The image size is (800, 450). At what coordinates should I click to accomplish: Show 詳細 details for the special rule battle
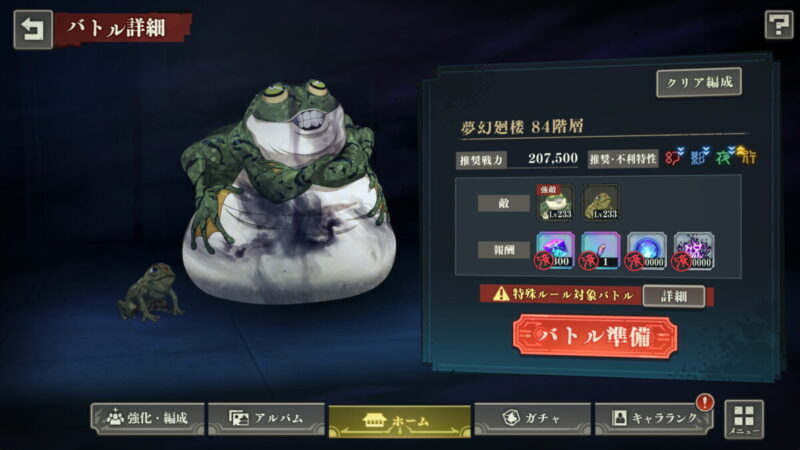(672, 296)
